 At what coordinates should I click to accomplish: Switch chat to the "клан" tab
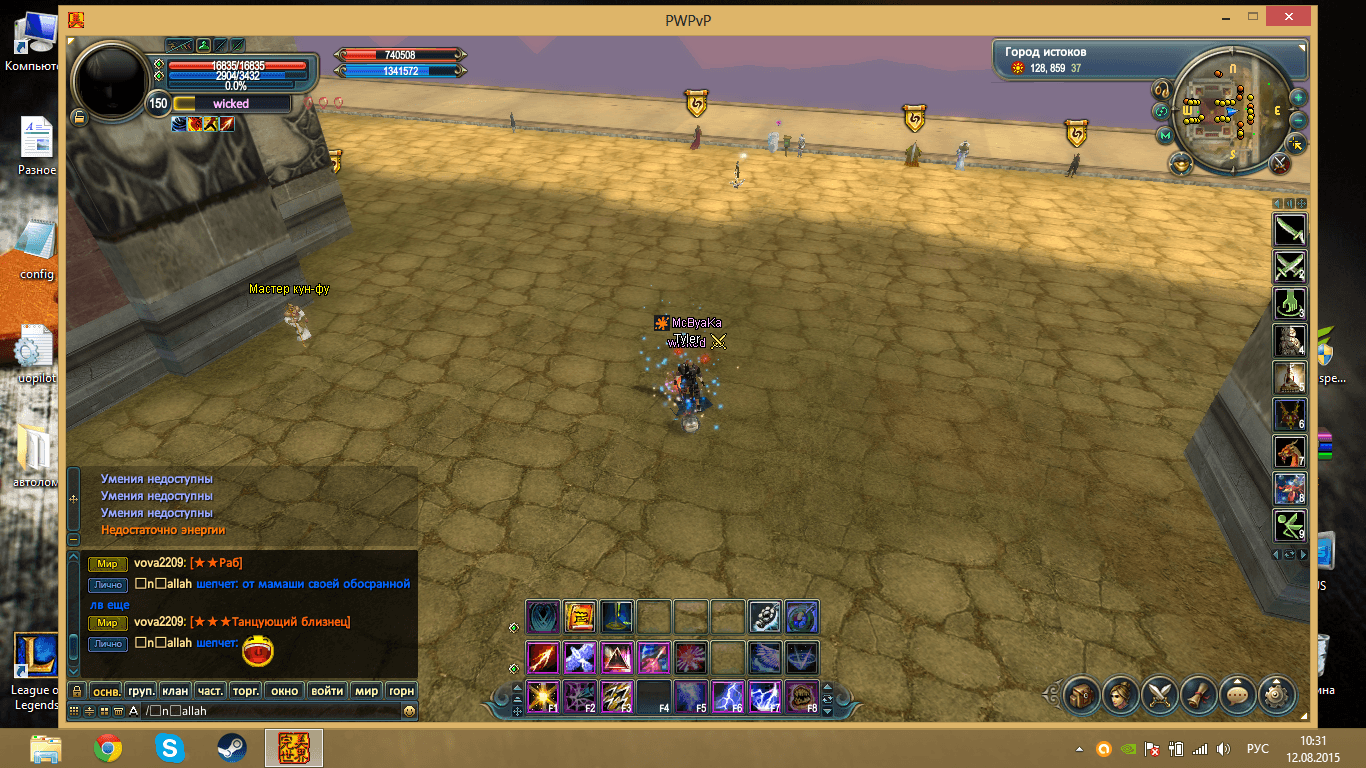click(175, 690)
